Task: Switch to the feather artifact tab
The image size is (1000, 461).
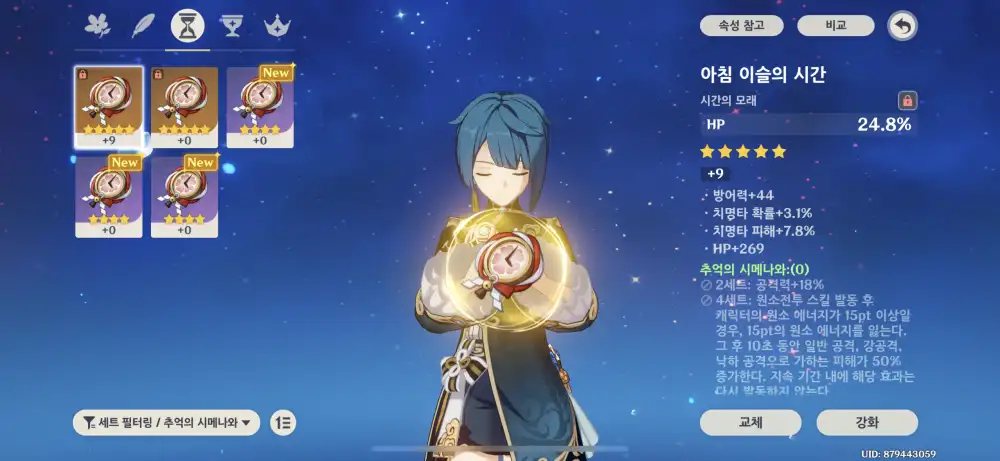Action: (143, 25)
